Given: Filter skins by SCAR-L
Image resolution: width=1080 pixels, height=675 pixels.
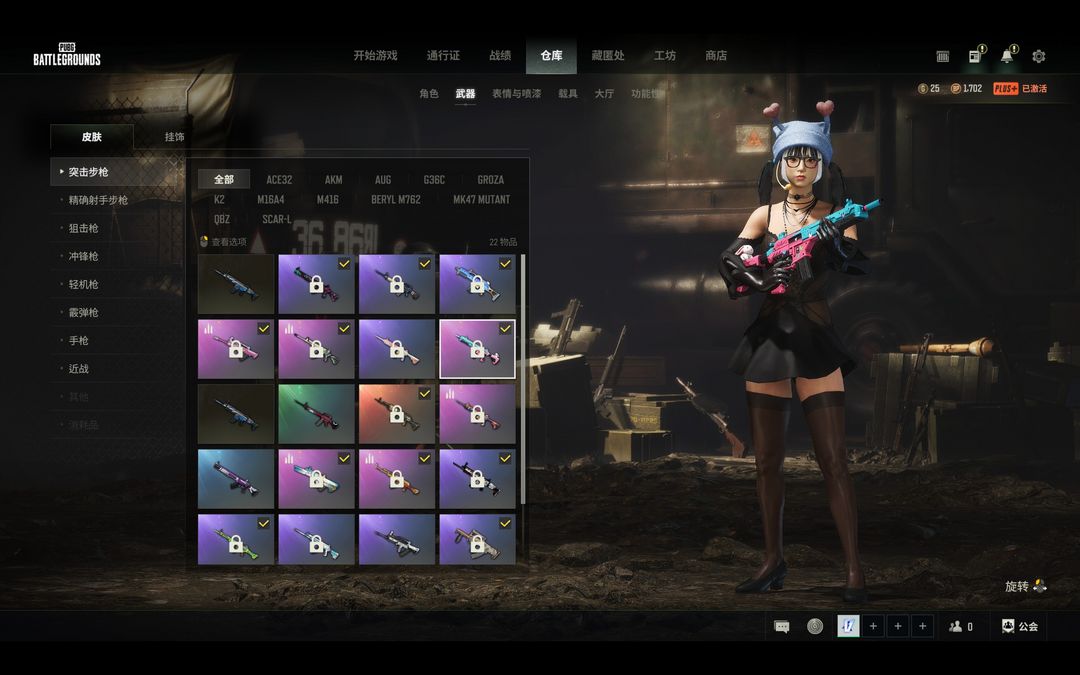Looking at the screenshot, I should 277,220.
